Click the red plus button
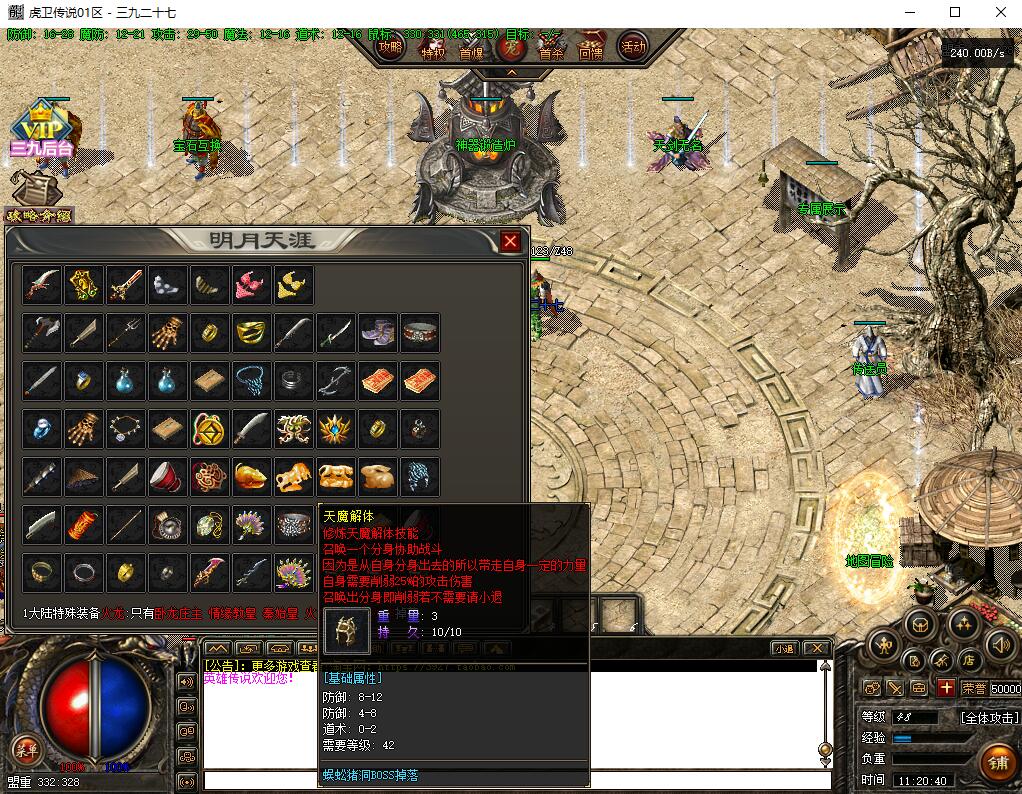The height and width of the screenshot is (794, 1022). (x=946, y=687)
